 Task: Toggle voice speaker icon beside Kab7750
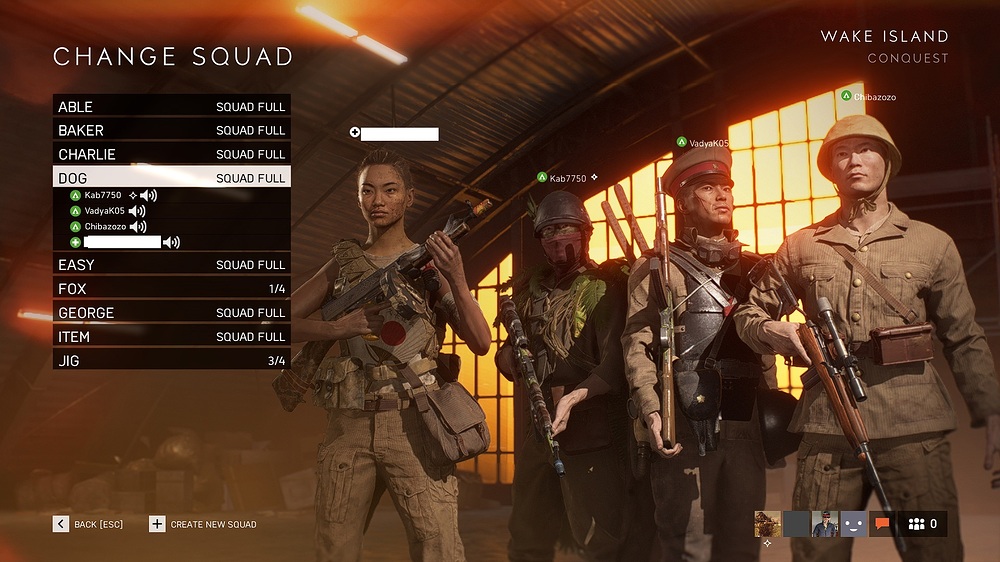[149, 195]
